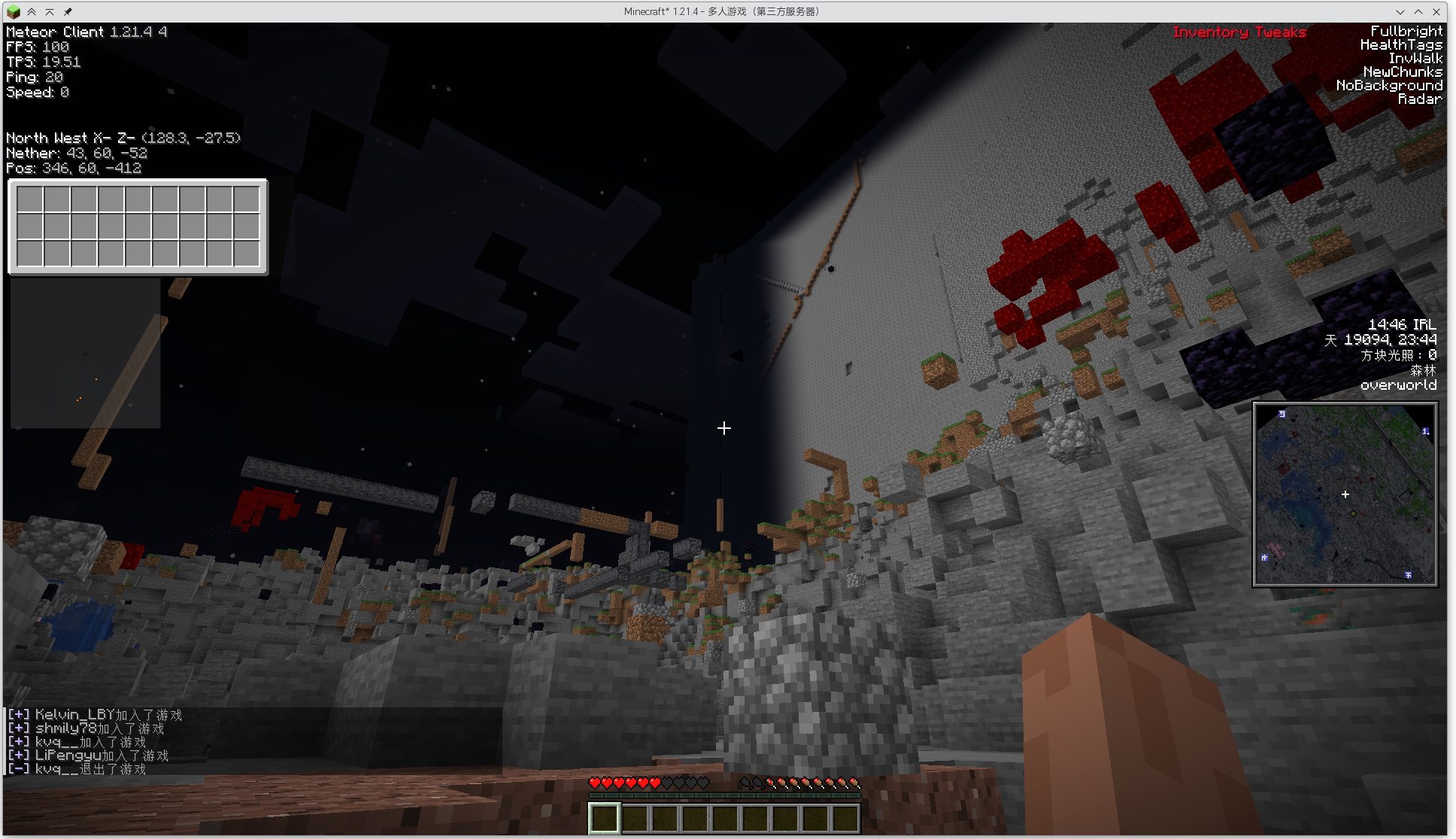Click the empty inventory viewer panel

(x=138, y=227)
